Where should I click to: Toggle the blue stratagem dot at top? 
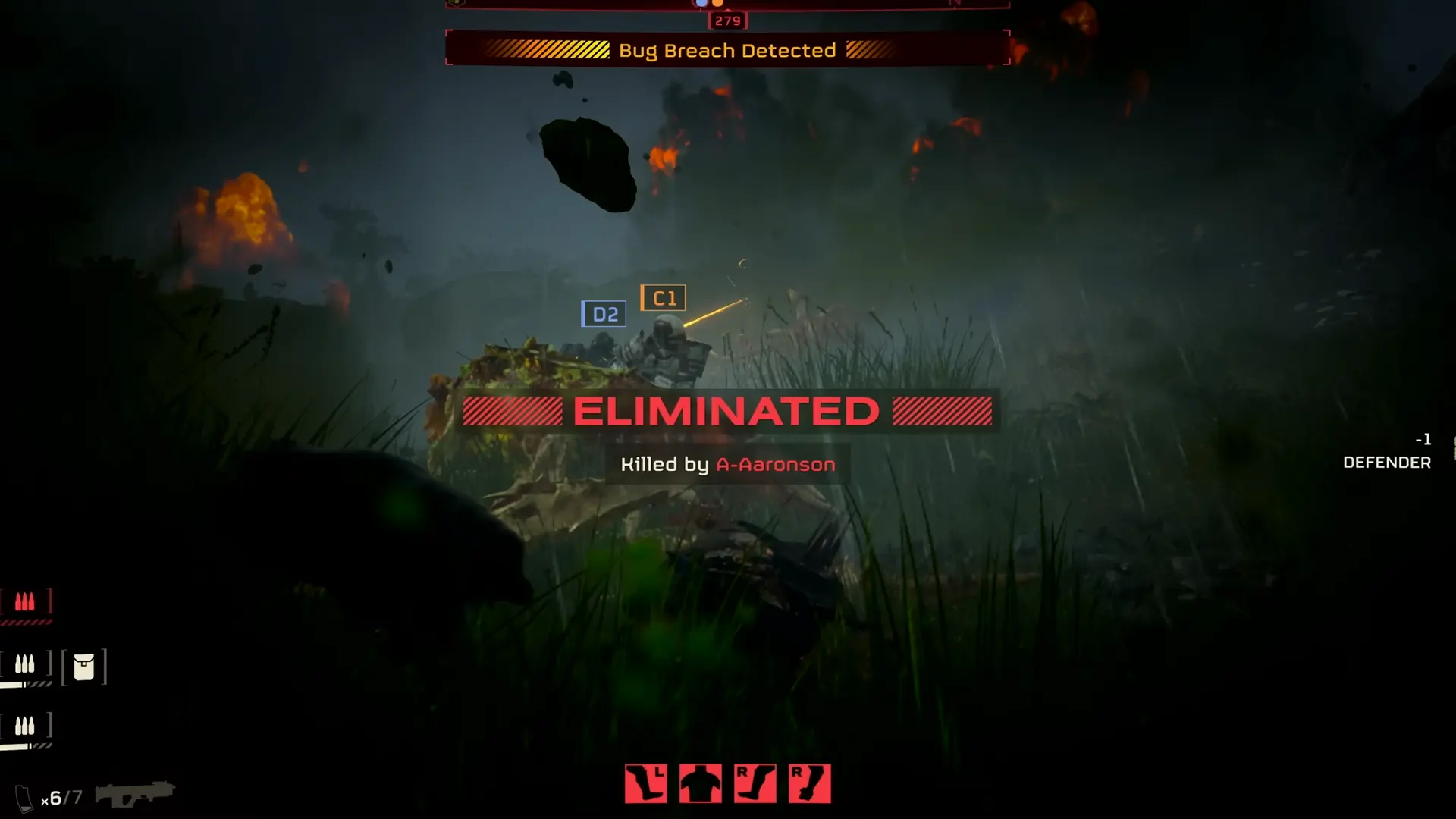pyautogui.click(x=703, y=3)
